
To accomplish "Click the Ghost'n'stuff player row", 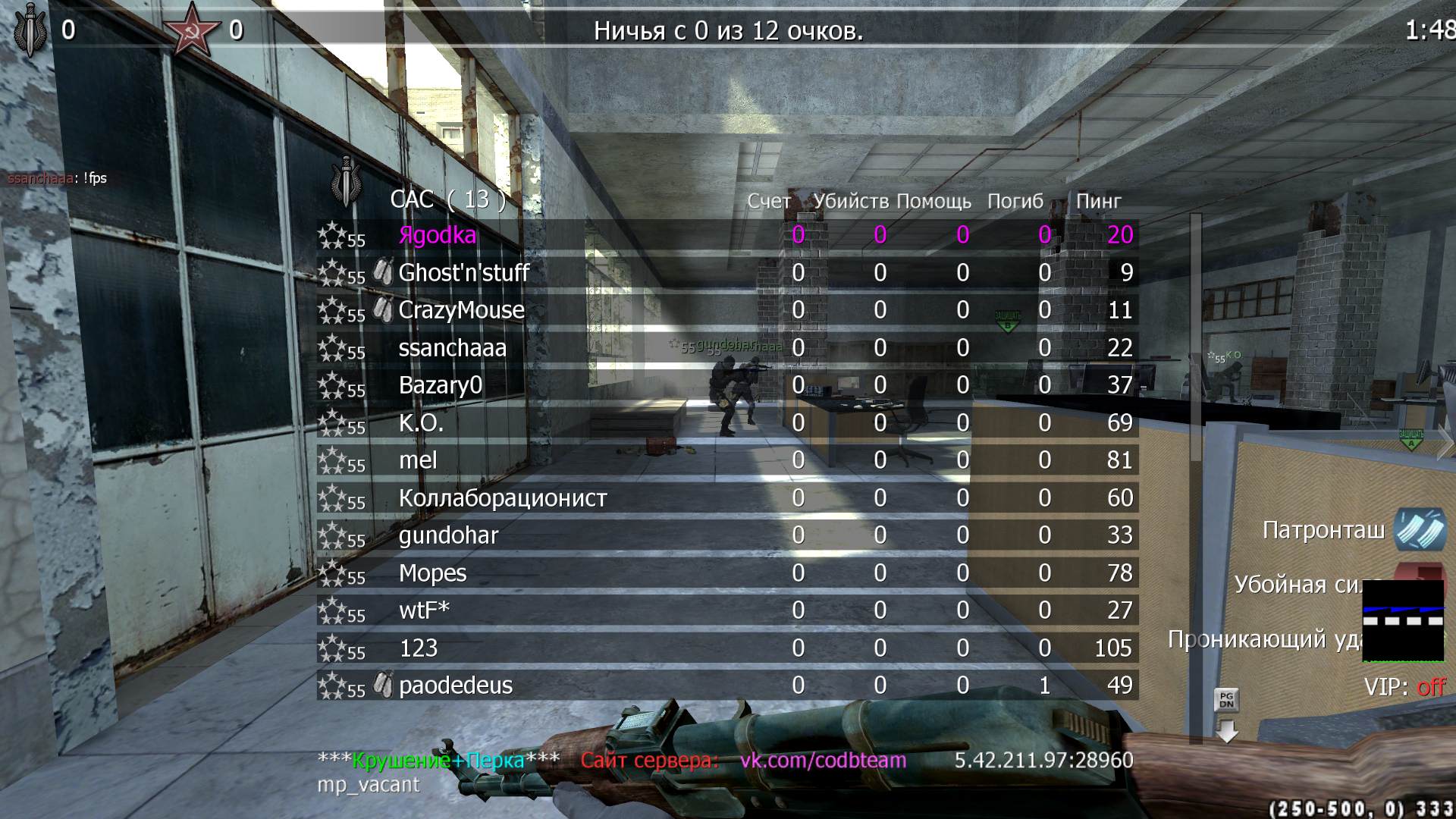I will click(x=463, y=273).
